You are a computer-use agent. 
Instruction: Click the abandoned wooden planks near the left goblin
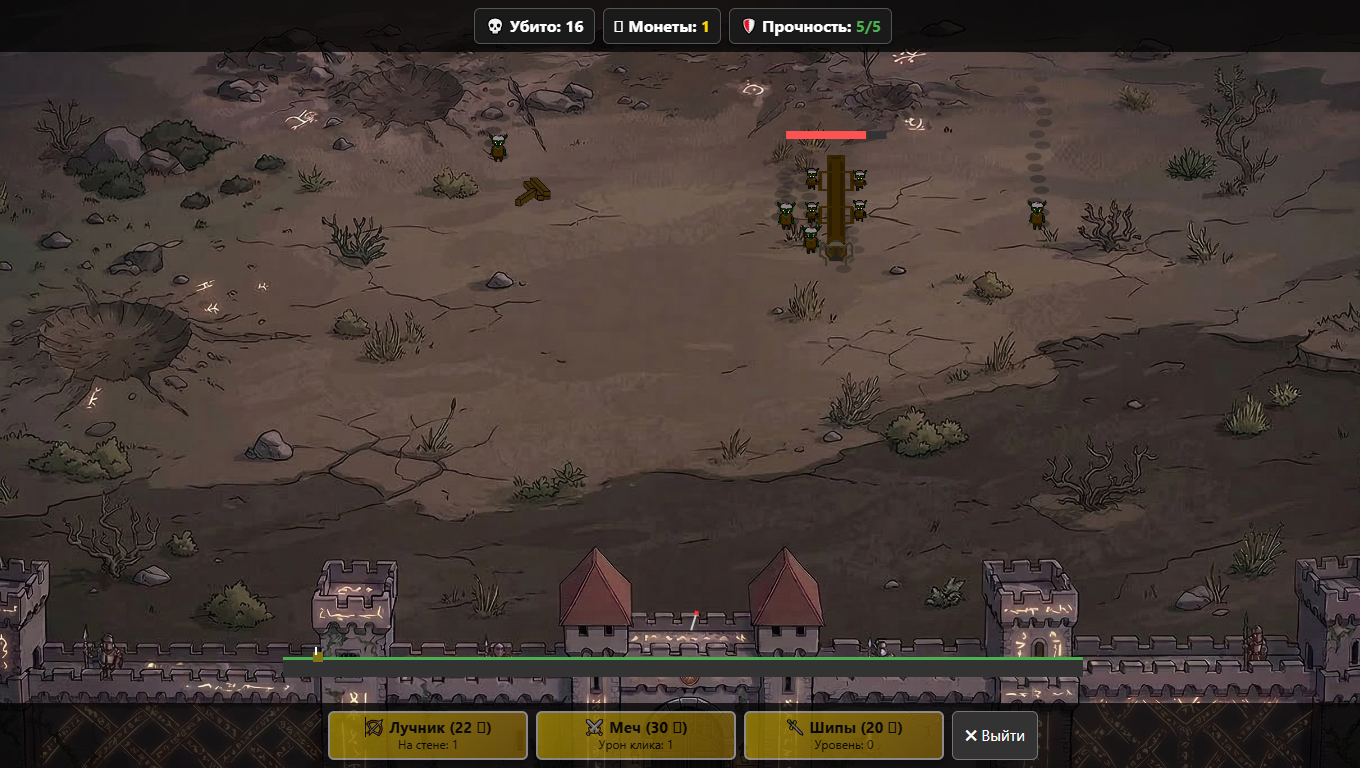click(x=535, y=193)
